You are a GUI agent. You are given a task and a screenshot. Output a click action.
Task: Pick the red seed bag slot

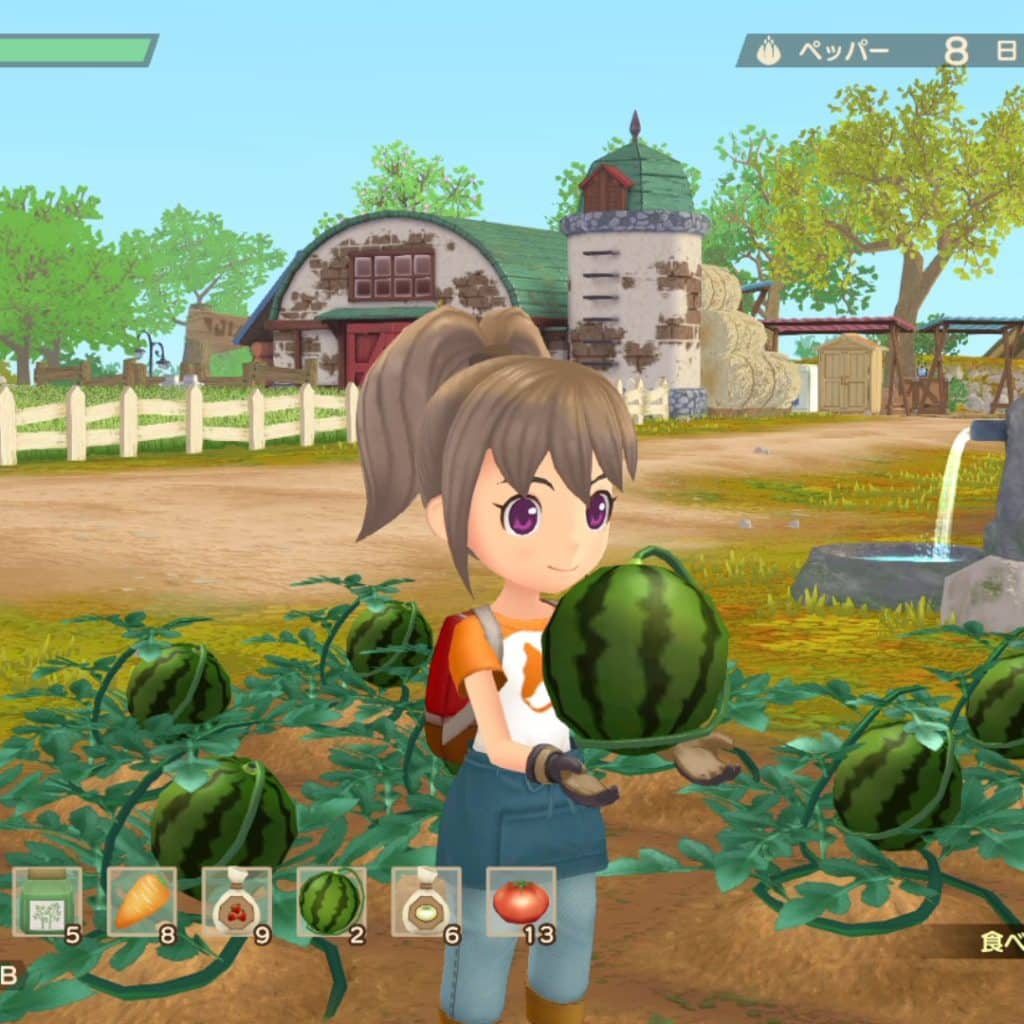pyautogui.click(x=237, y=901)
